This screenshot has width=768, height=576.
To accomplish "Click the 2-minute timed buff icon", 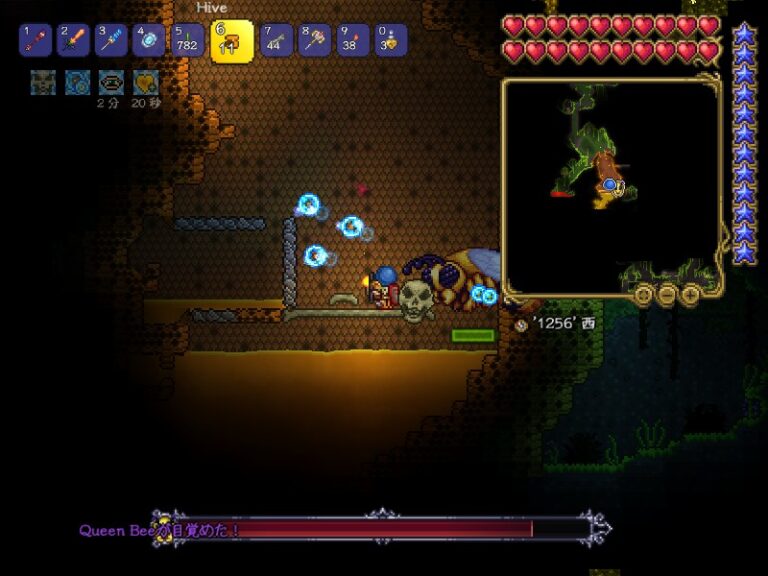I will (112, 83).
